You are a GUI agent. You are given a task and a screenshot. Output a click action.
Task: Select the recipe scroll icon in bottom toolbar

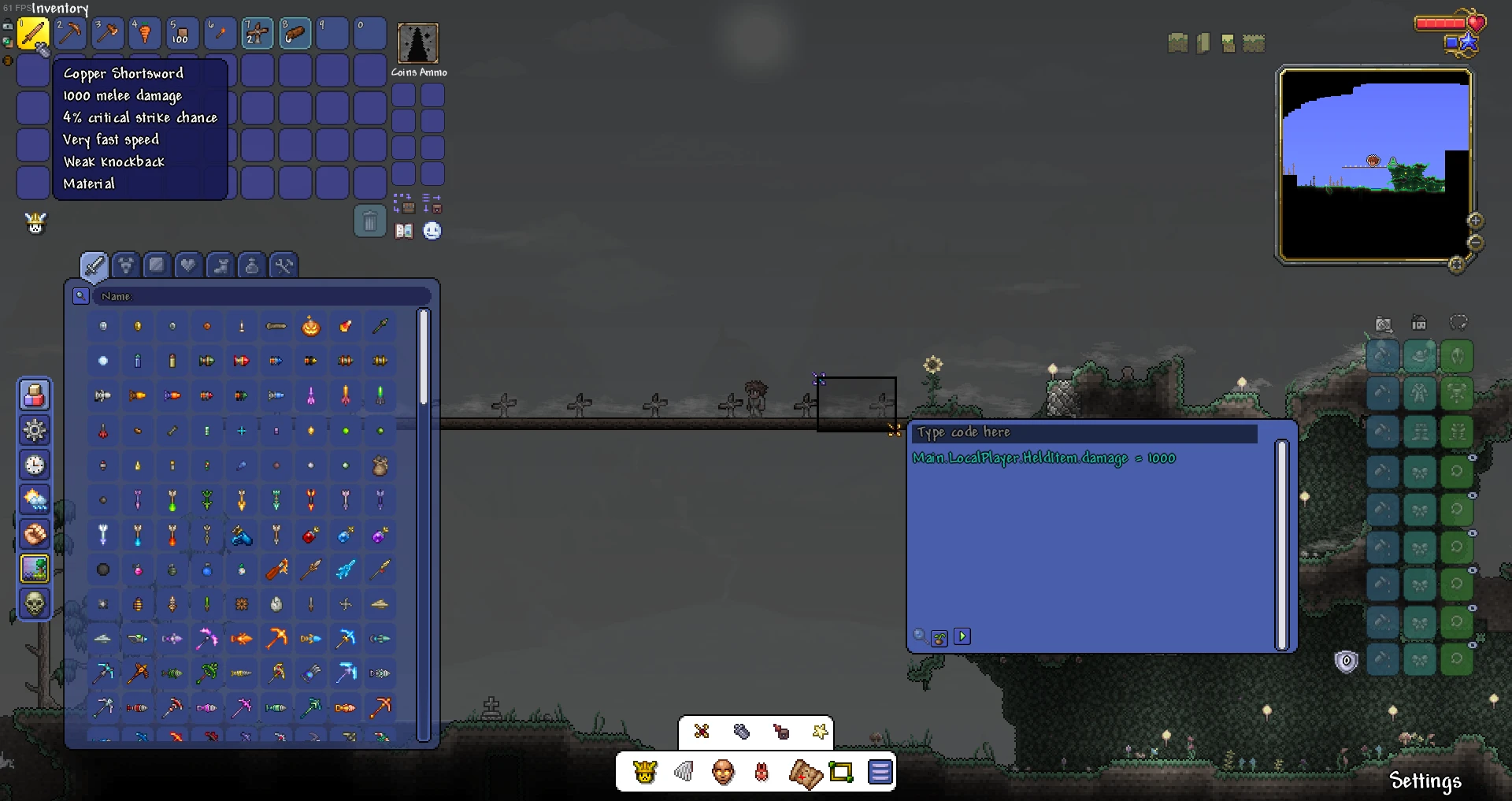805,773
